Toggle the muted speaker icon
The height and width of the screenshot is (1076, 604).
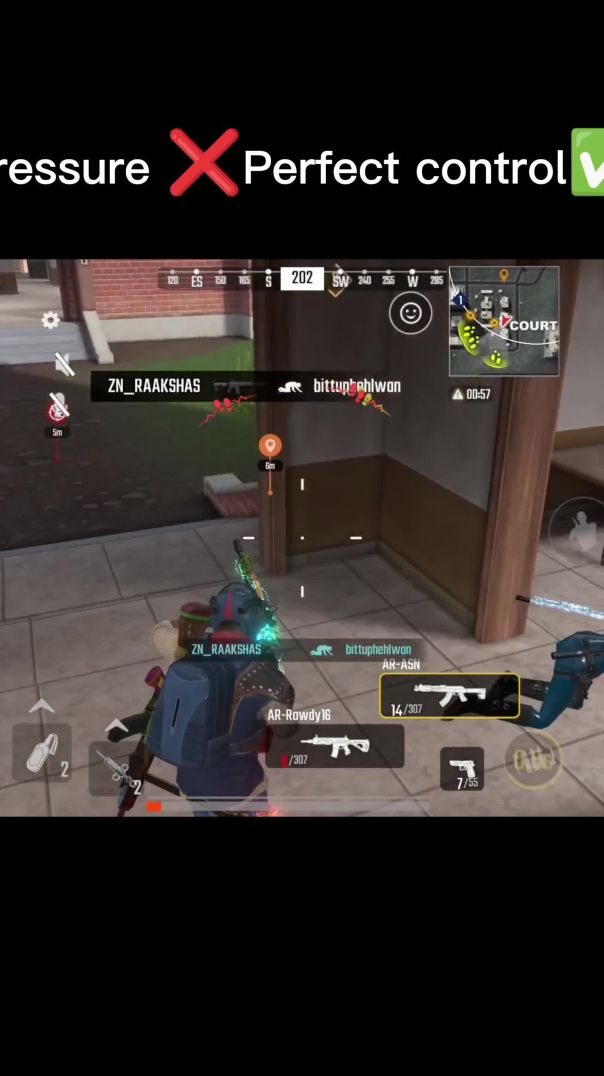[64, 364]
